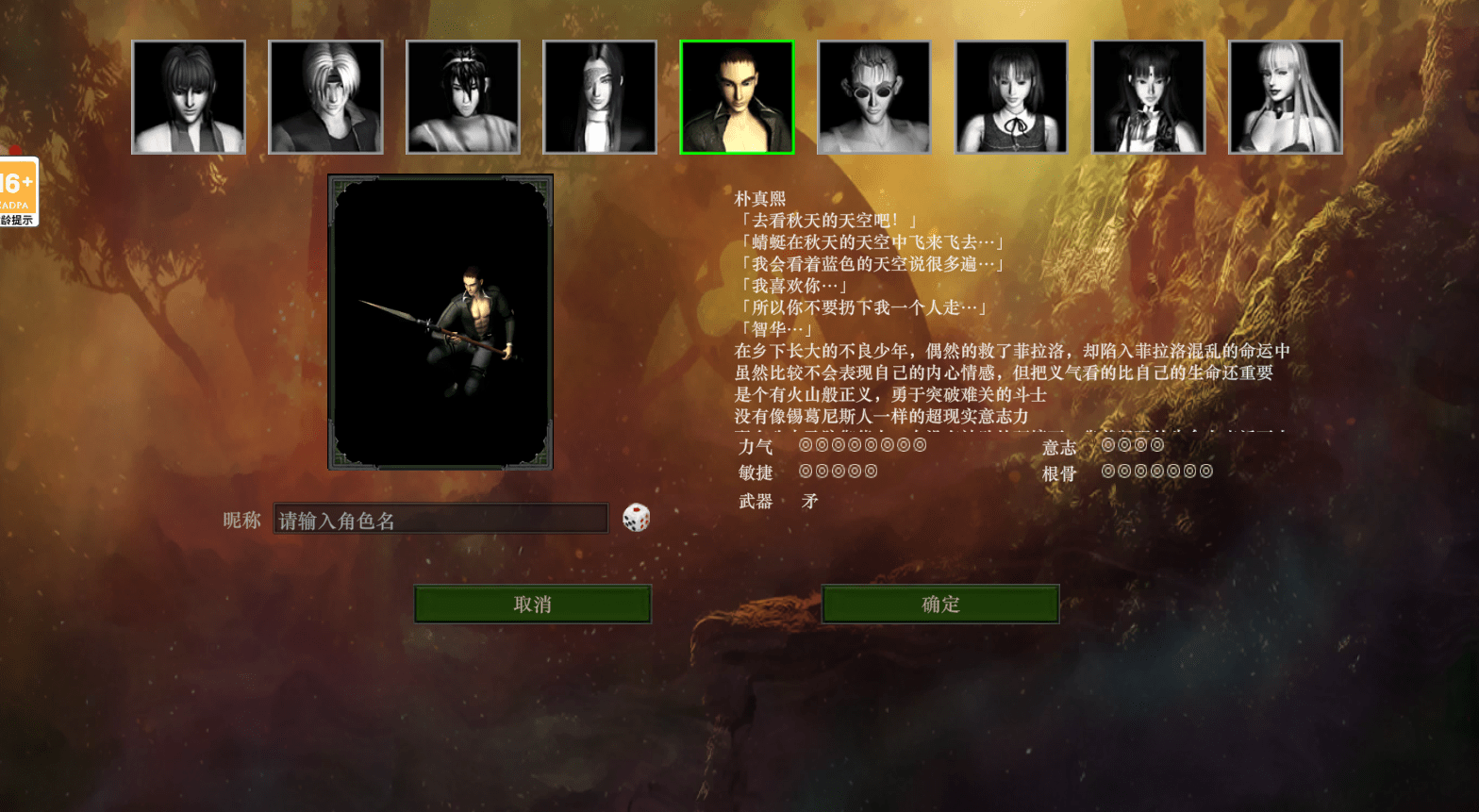Image resolution: width=1479 pixels, height=812 pixels.
Task: Roll the dice for a random name
Action: tap(636, 518)
